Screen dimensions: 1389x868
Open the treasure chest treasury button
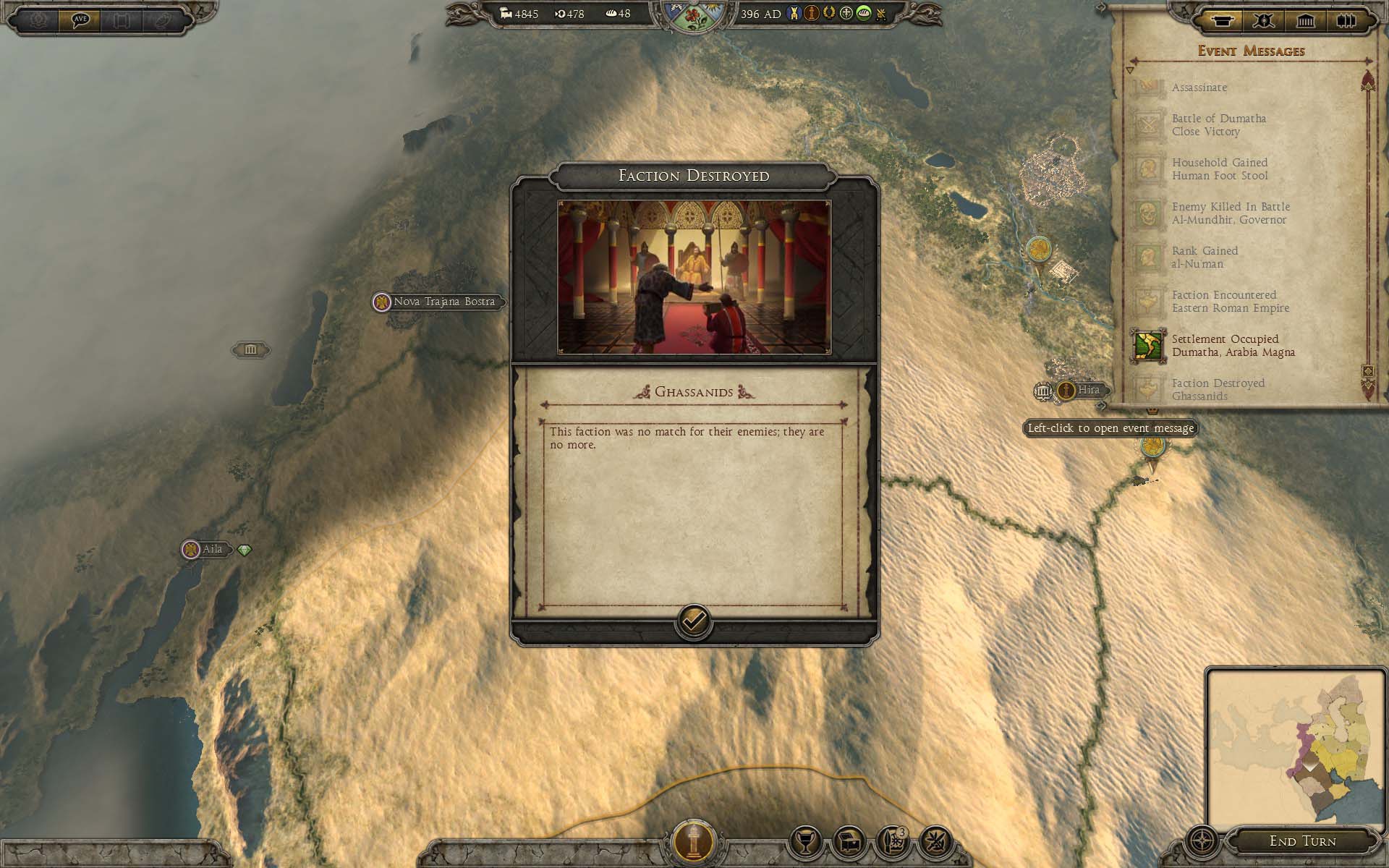click(849, 842)
